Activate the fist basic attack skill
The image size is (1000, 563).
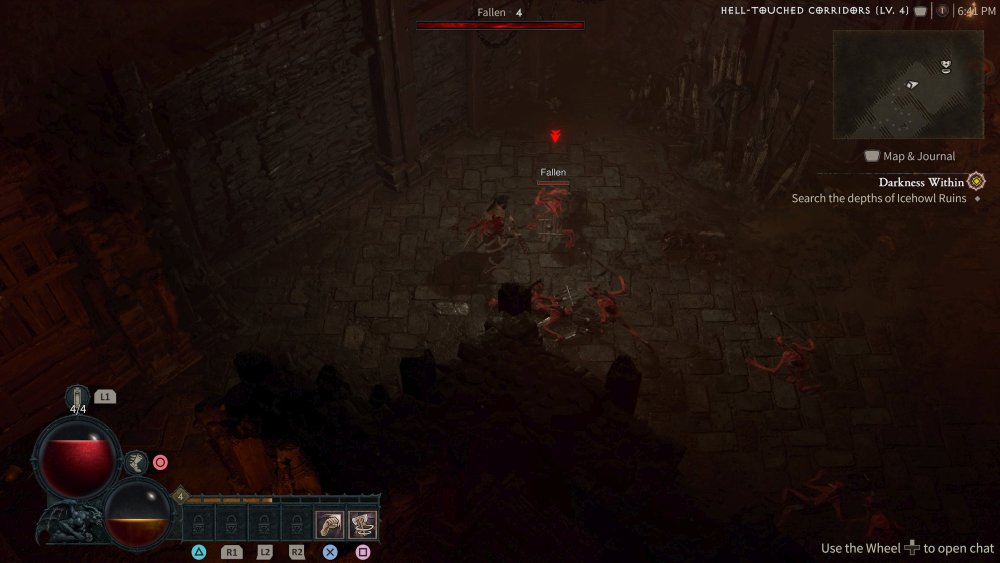pyautogui.click(x=329, y=523)
